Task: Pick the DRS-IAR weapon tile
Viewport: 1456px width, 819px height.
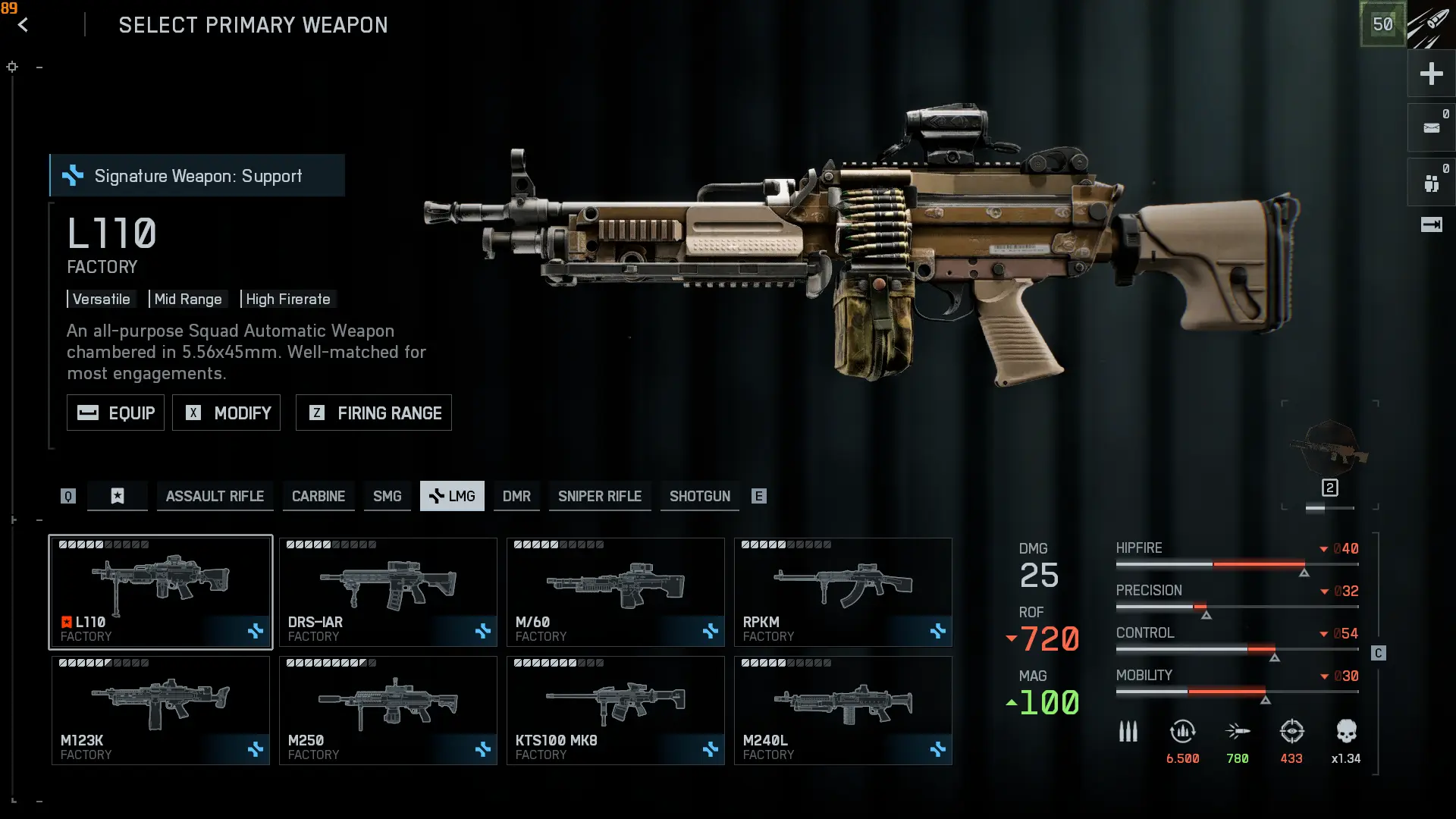Action: (388, 591)
